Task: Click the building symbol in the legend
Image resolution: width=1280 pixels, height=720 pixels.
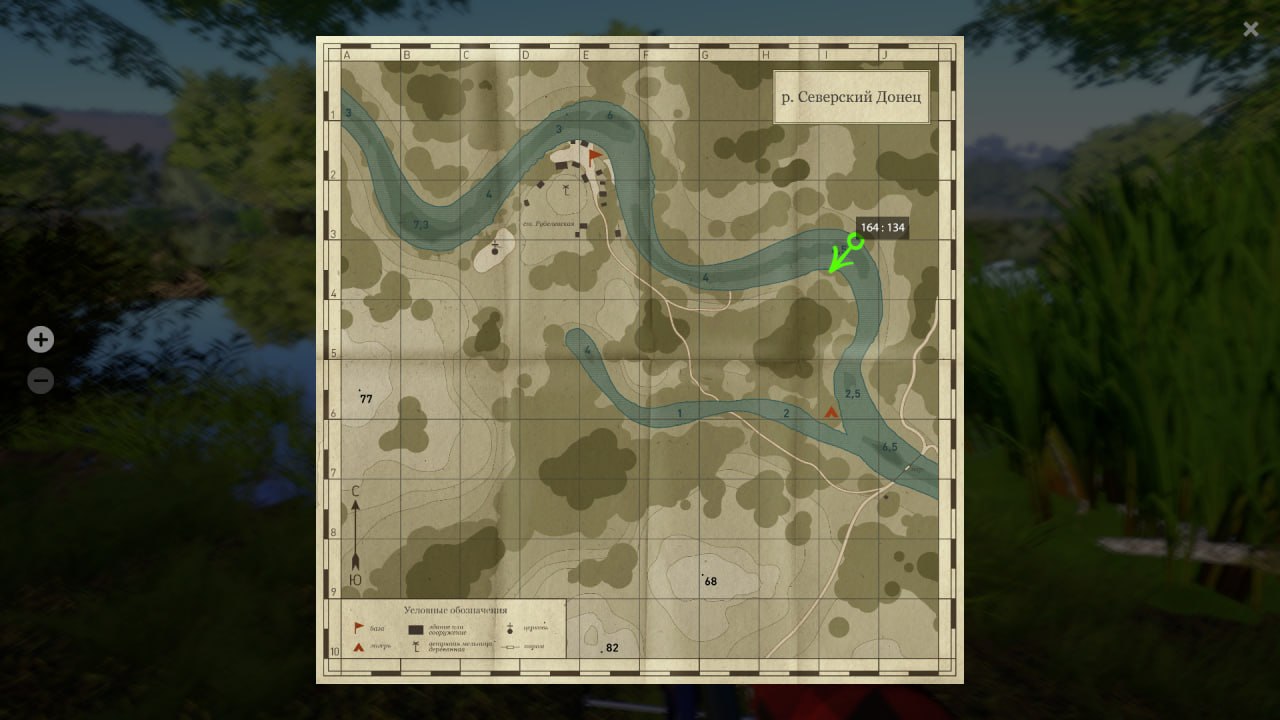Action: point(415,629)
